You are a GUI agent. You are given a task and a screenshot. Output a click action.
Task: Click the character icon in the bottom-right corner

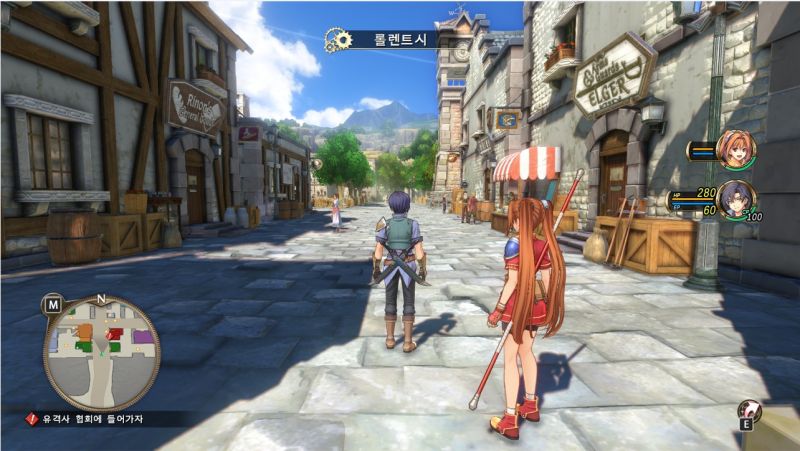click(748, 410)
